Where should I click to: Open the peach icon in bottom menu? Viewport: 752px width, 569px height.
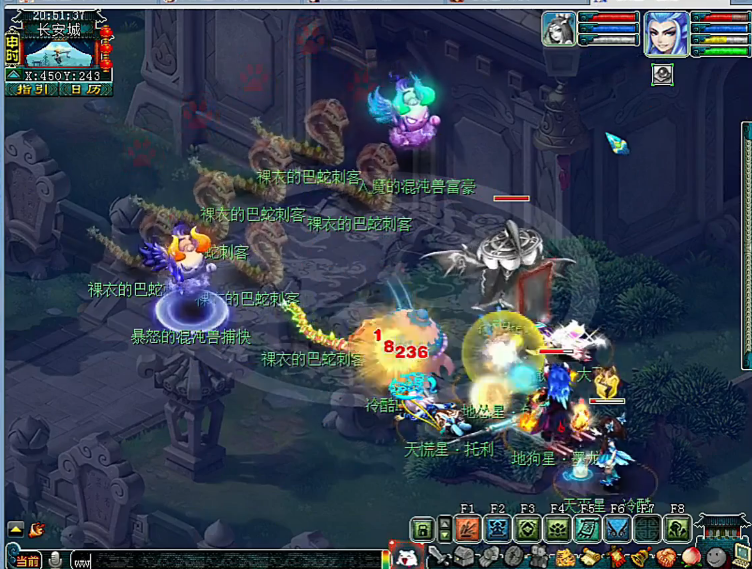[x=691, y=557]
